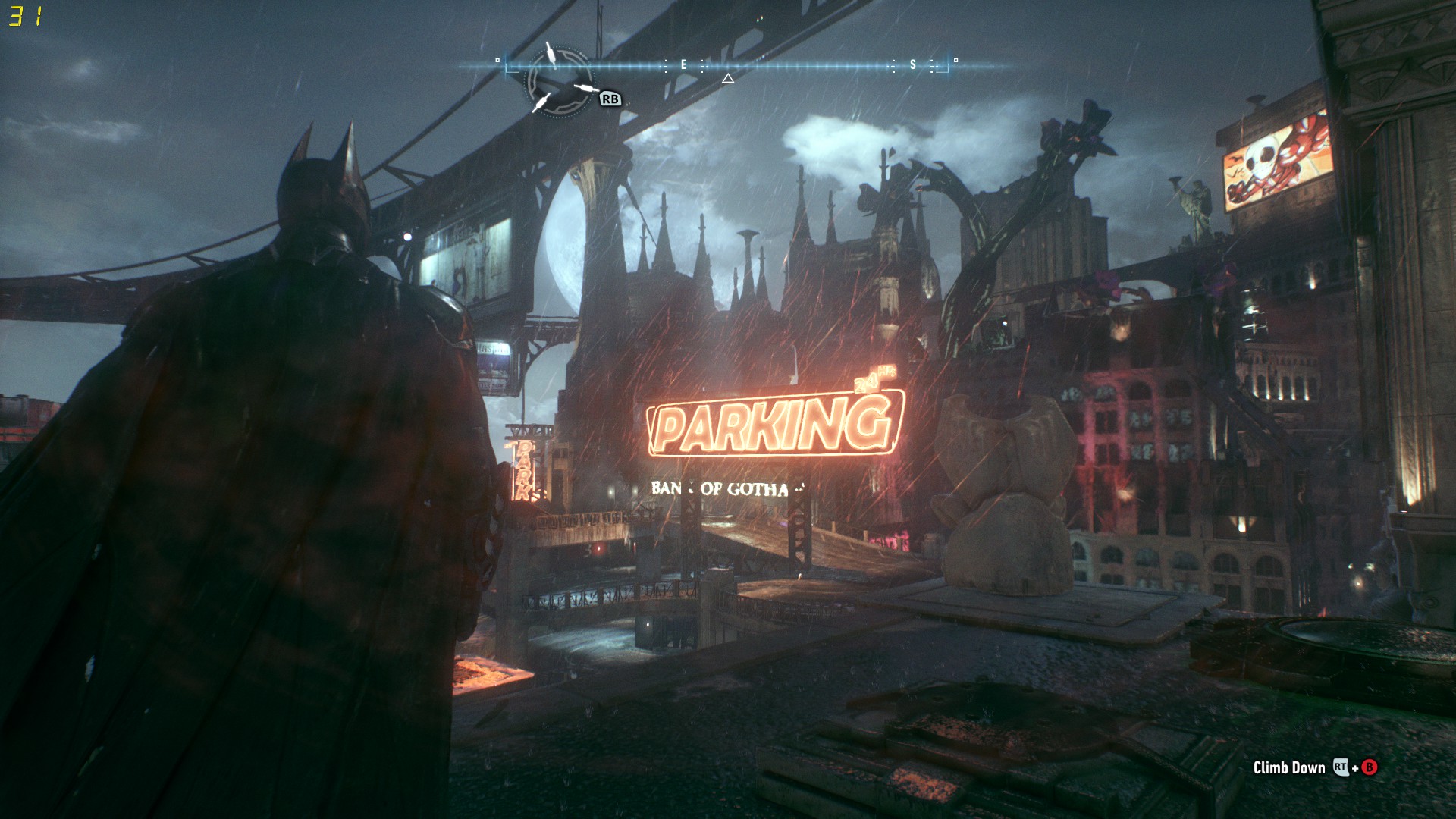The height and width of the screenshot is (819, 1456).
Task: Click the circular gadget icon beside the compass
Action: [x=560, y=79]
